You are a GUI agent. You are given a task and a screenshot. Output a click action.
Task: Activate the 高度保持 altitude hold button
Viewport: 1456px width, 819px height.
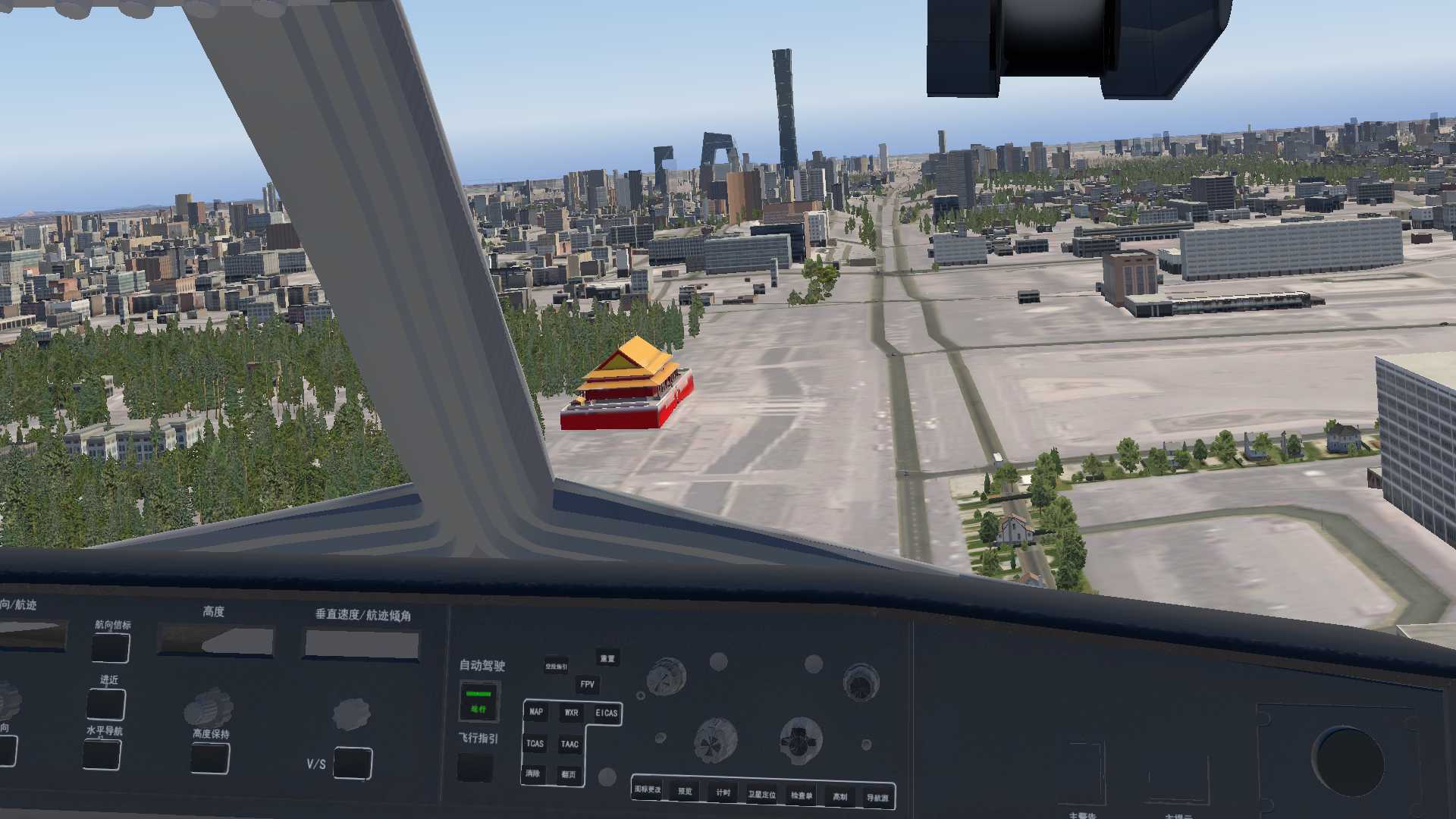[210, 758]
